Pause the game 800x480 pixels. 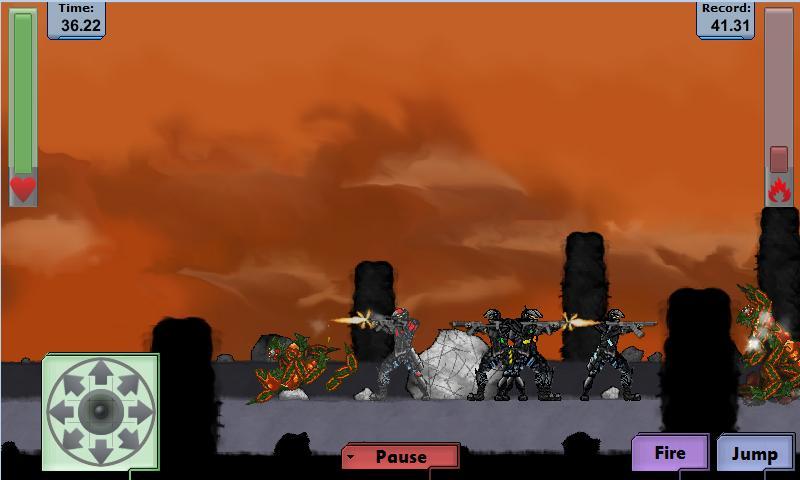[x=400, y=457]
